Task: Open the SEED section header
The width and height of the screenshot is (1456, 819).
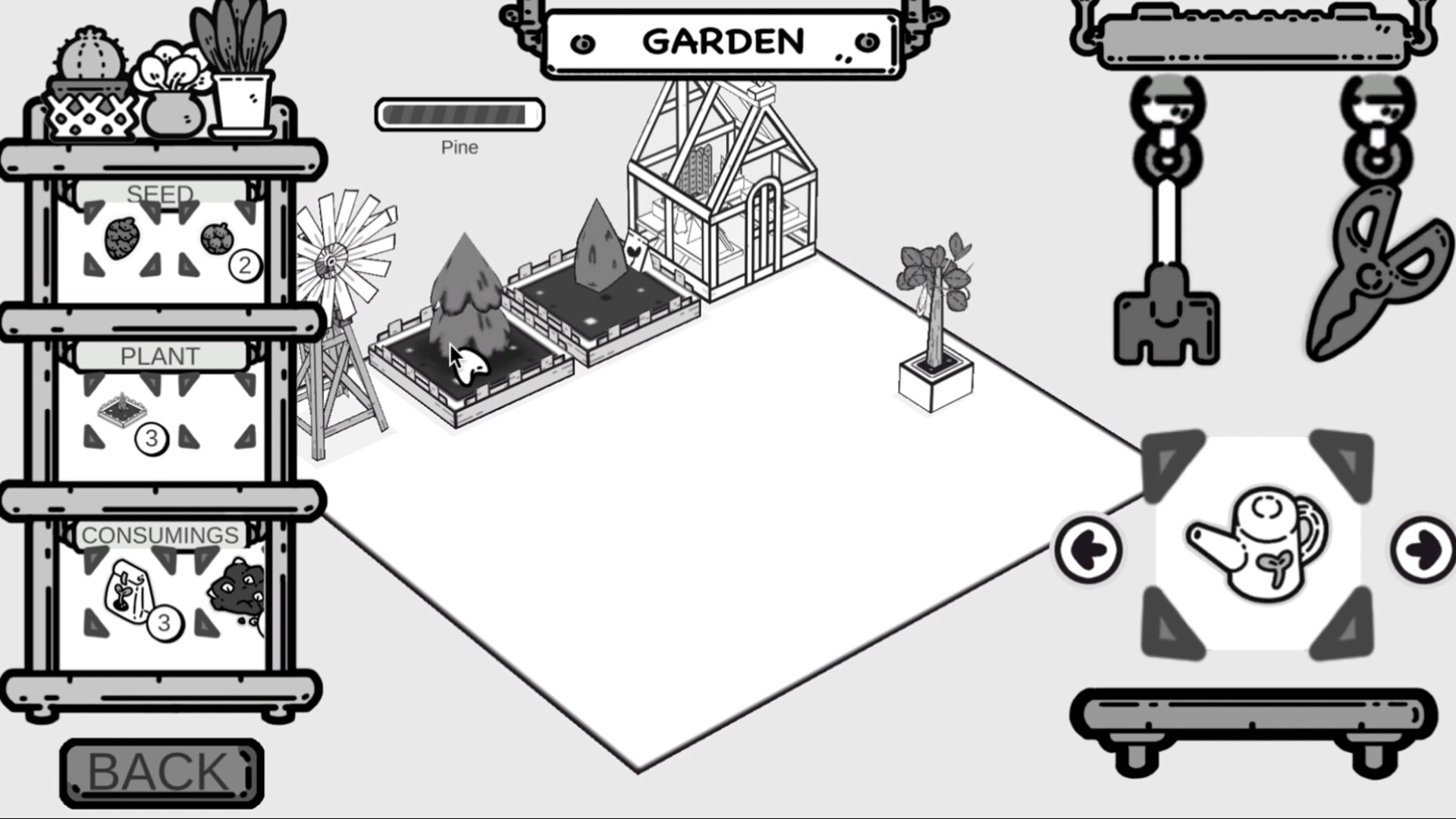Action: pos(162,193)
